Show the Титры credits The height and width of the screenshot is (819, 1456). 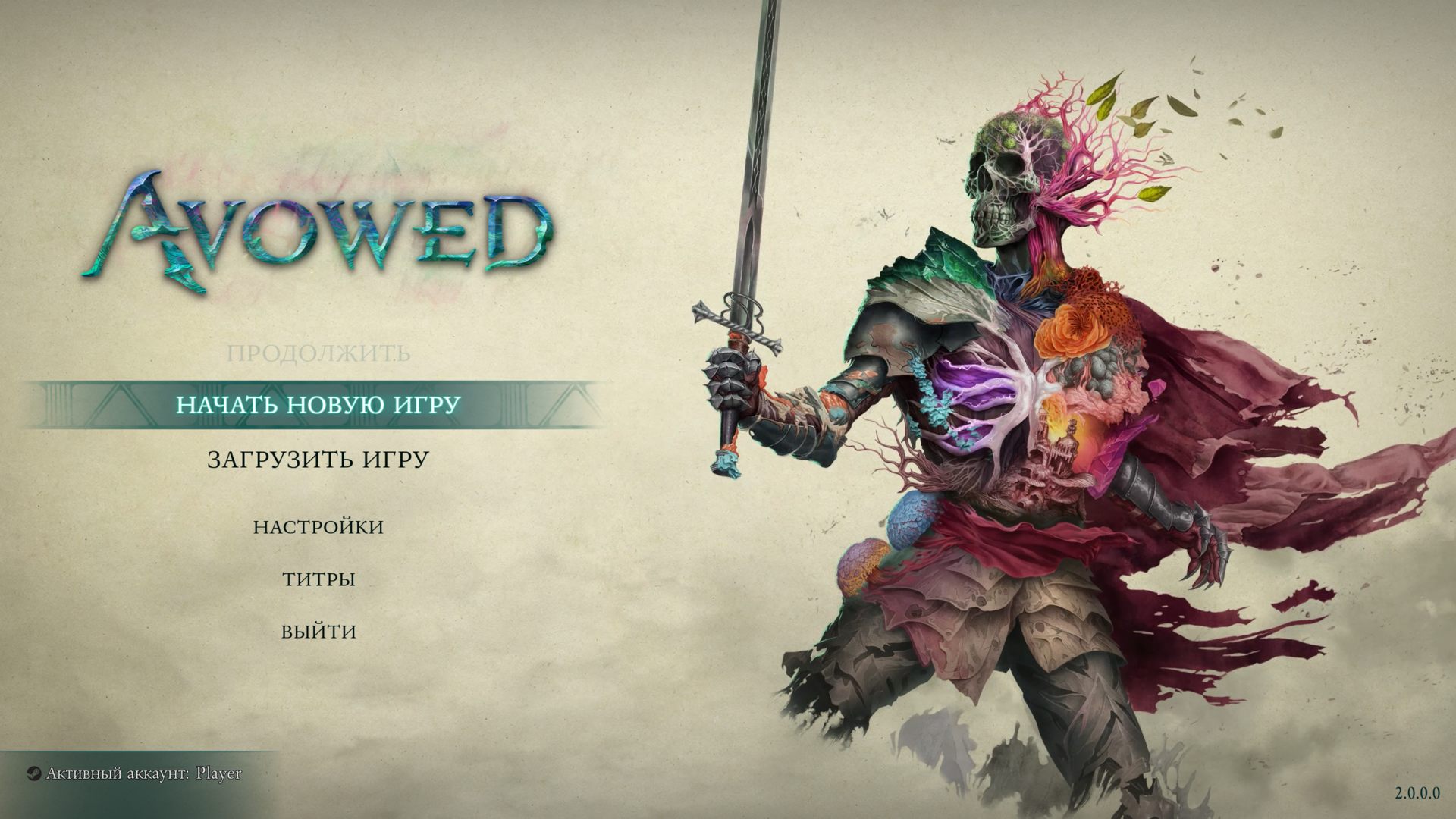pyautogui.click(x=318, y=580)
